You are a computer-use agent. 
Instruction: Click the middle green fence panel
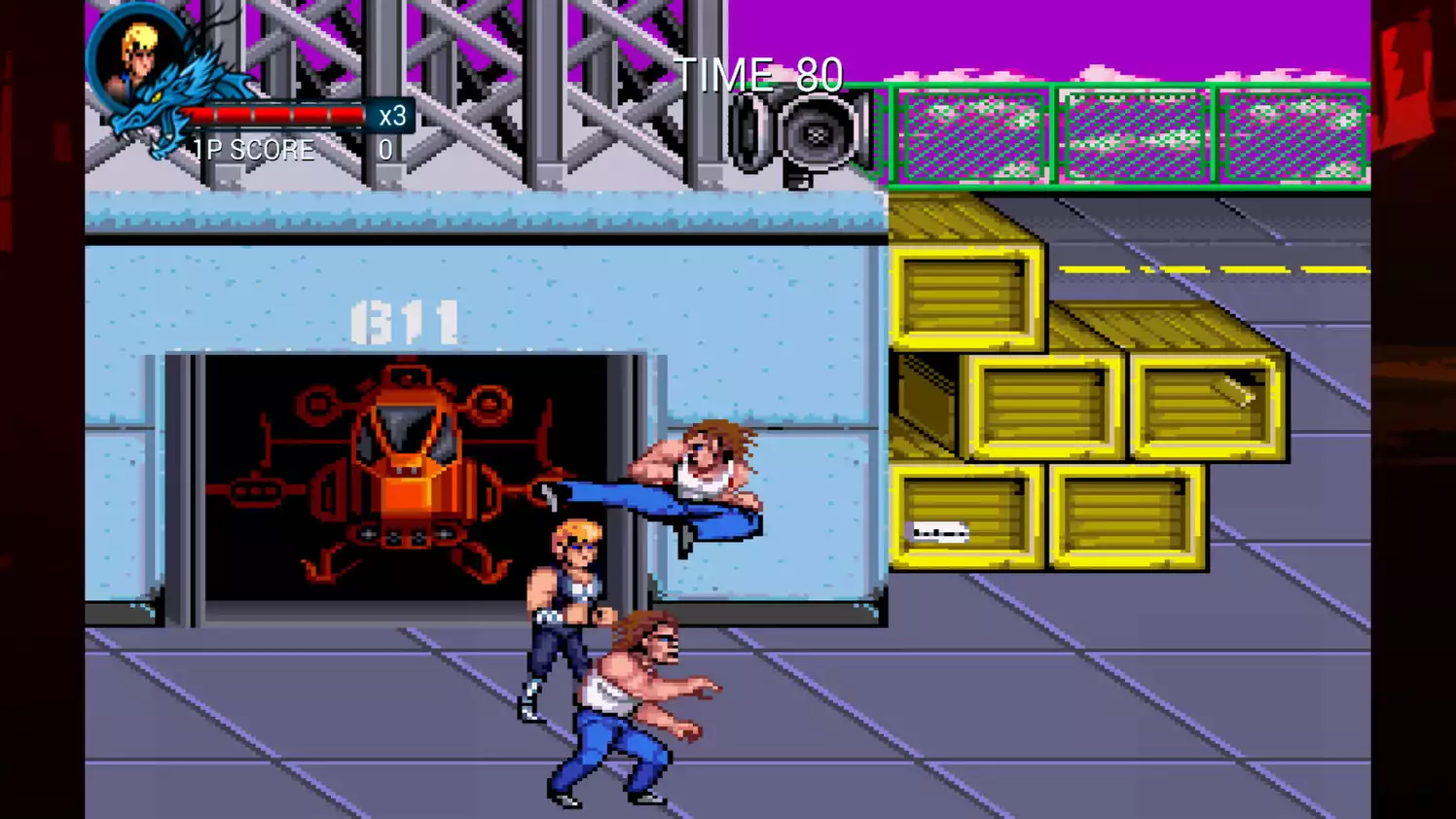coord(1134,136)
